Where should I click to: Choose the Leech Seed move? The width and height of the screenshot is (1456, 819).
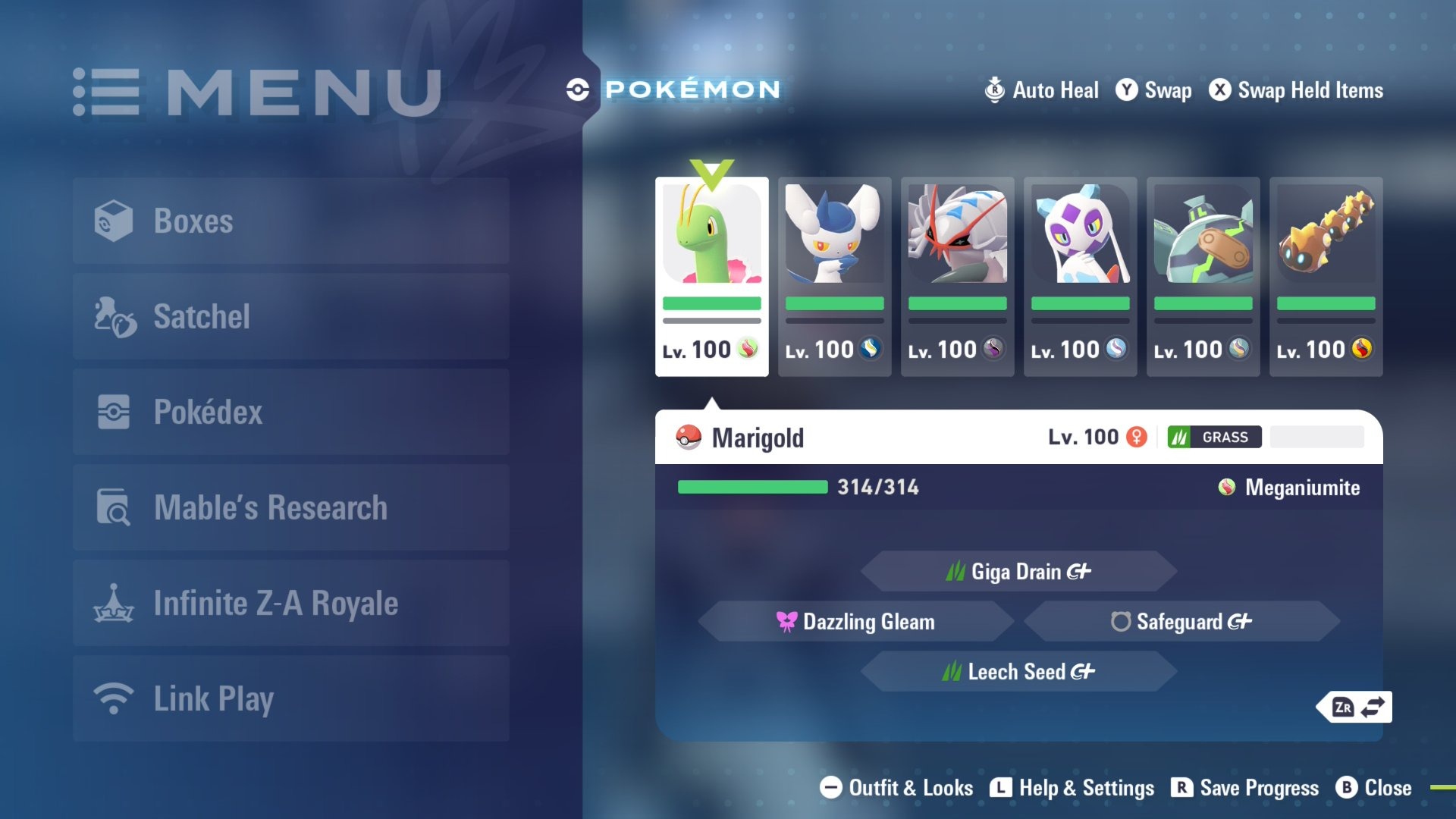[x=1018, y=672]
